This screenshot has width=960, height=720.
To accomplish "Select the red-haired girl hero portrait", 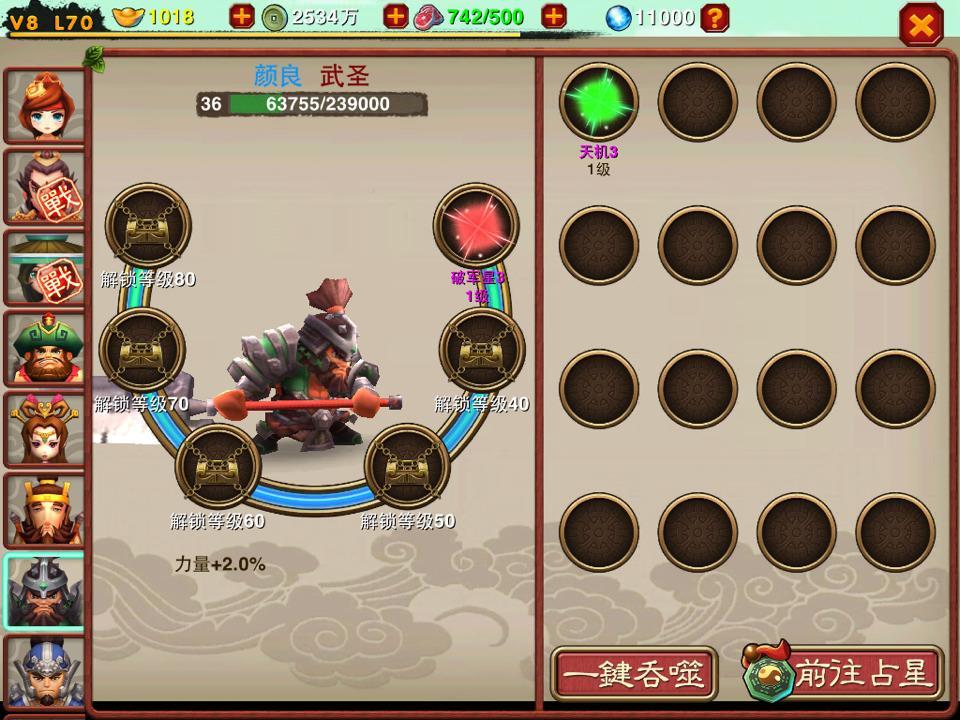I will 45,106.
